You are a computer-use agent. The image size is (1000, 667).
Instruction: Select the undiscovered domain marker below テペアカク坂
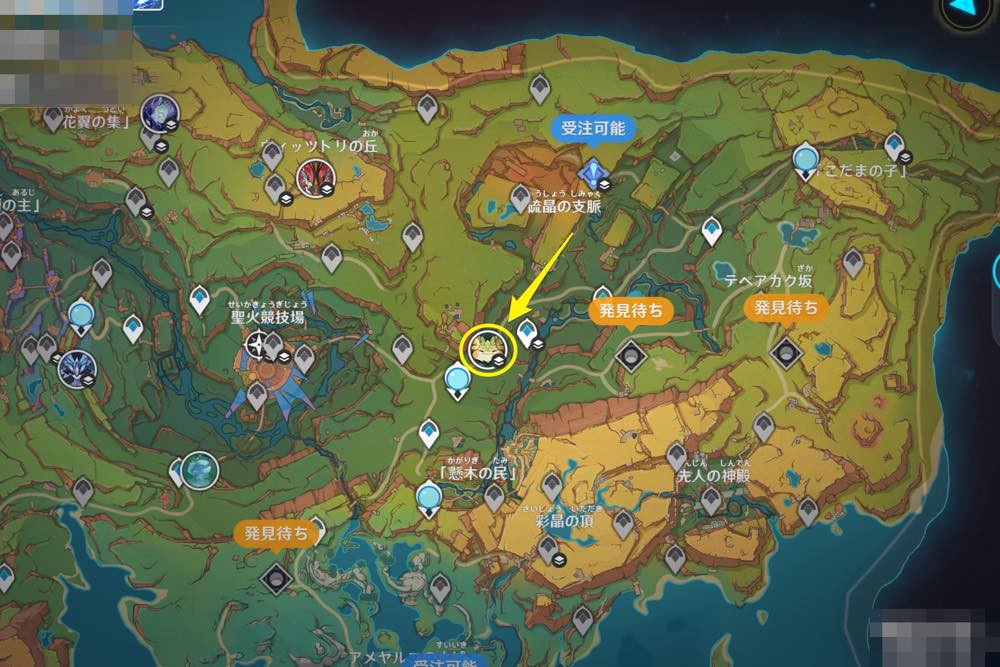pos(786,350)
